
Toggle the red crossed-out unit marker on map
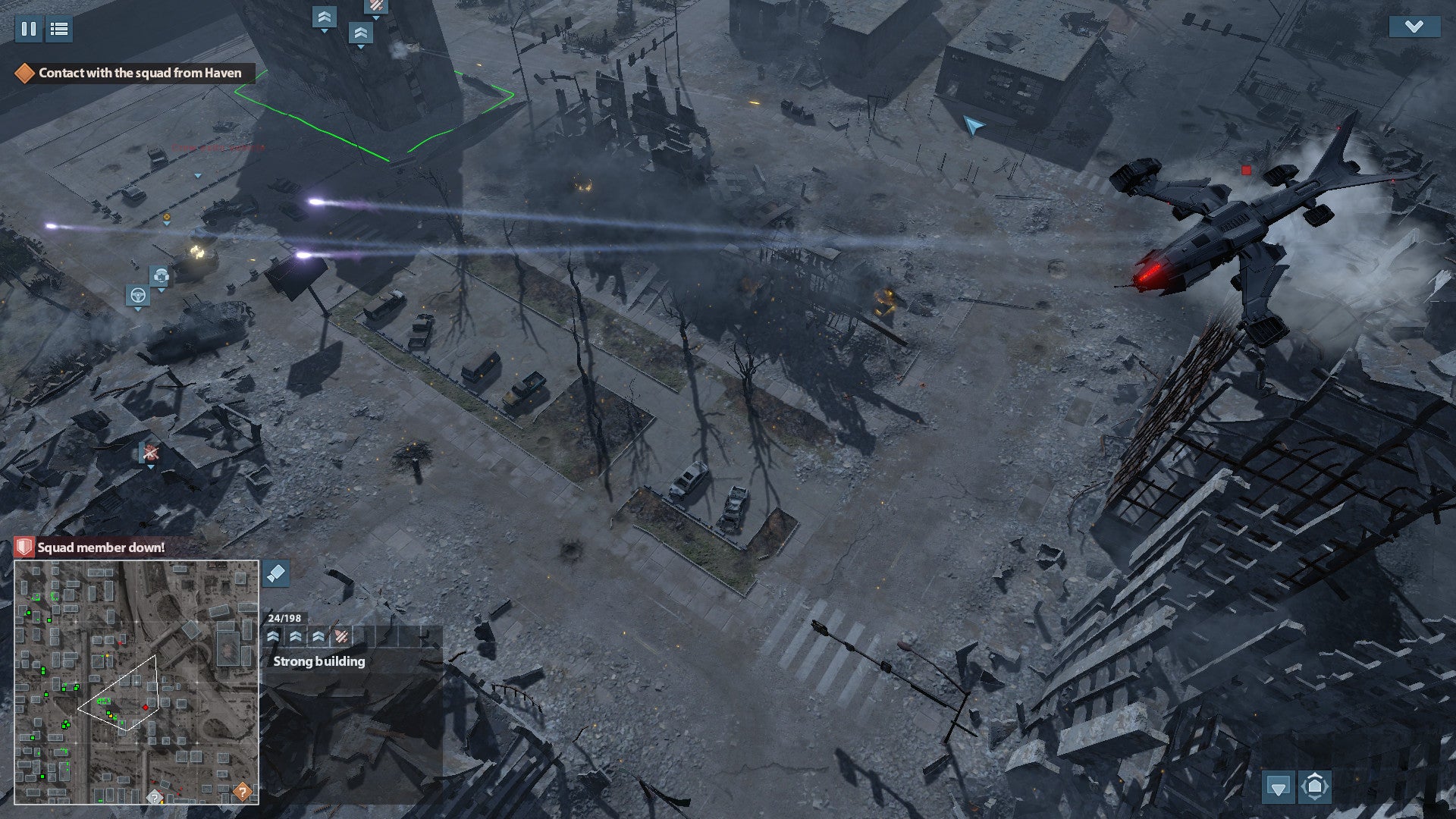[151, 453]
